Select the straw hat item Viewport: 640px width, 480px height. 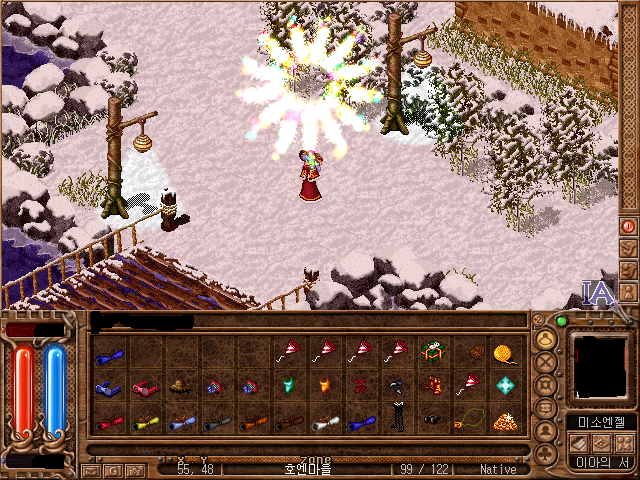(180, 387)
